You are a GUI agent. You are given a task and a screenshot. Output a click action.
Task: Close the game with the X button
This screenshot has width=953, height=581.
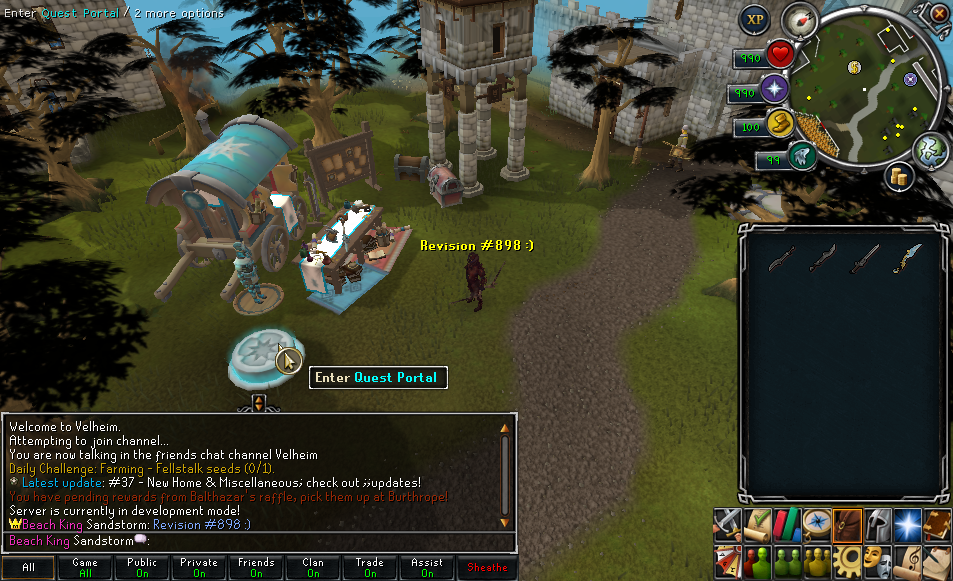point(938,14)
